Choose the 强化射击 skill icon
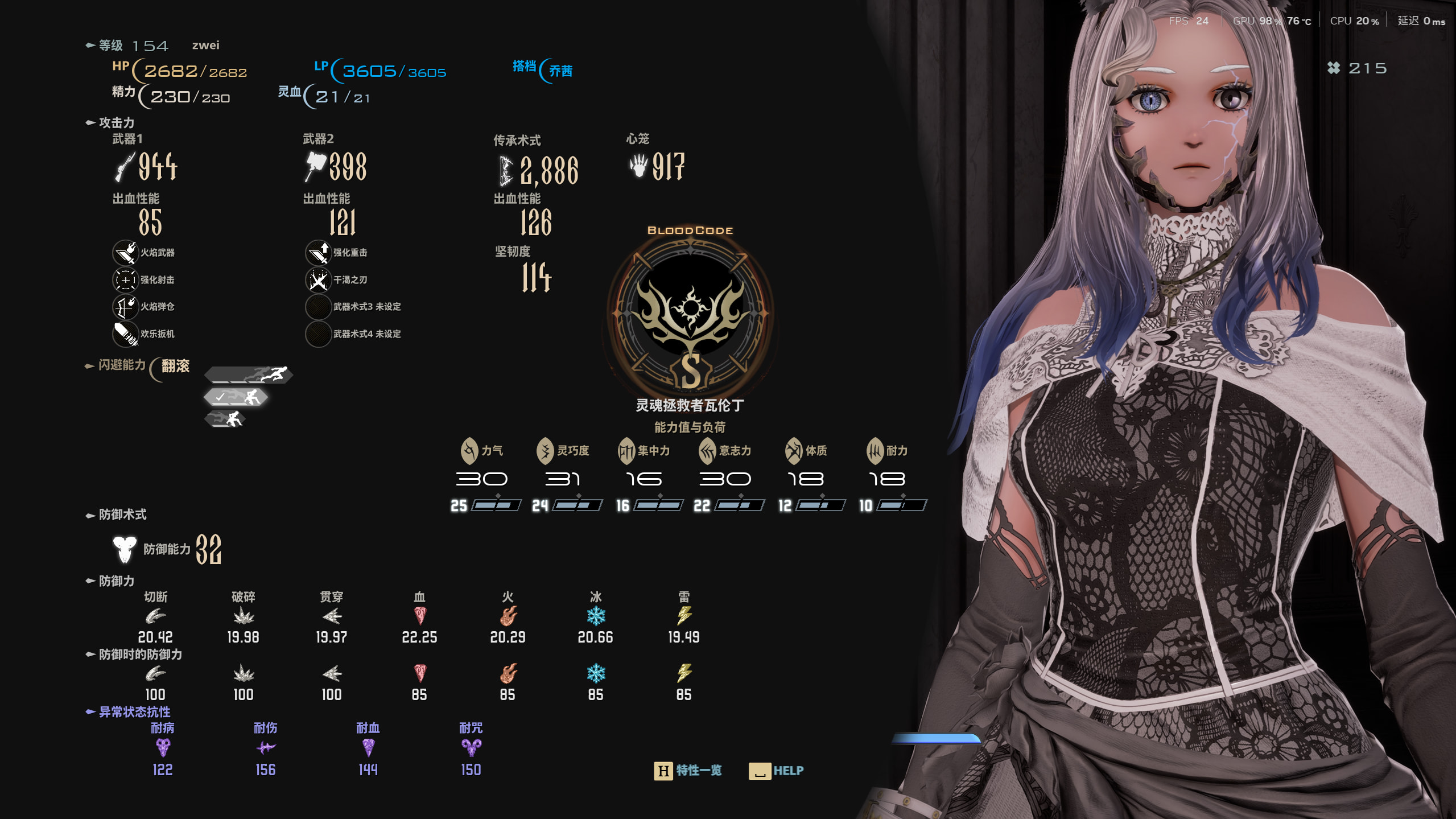 [x=125, y=279]
